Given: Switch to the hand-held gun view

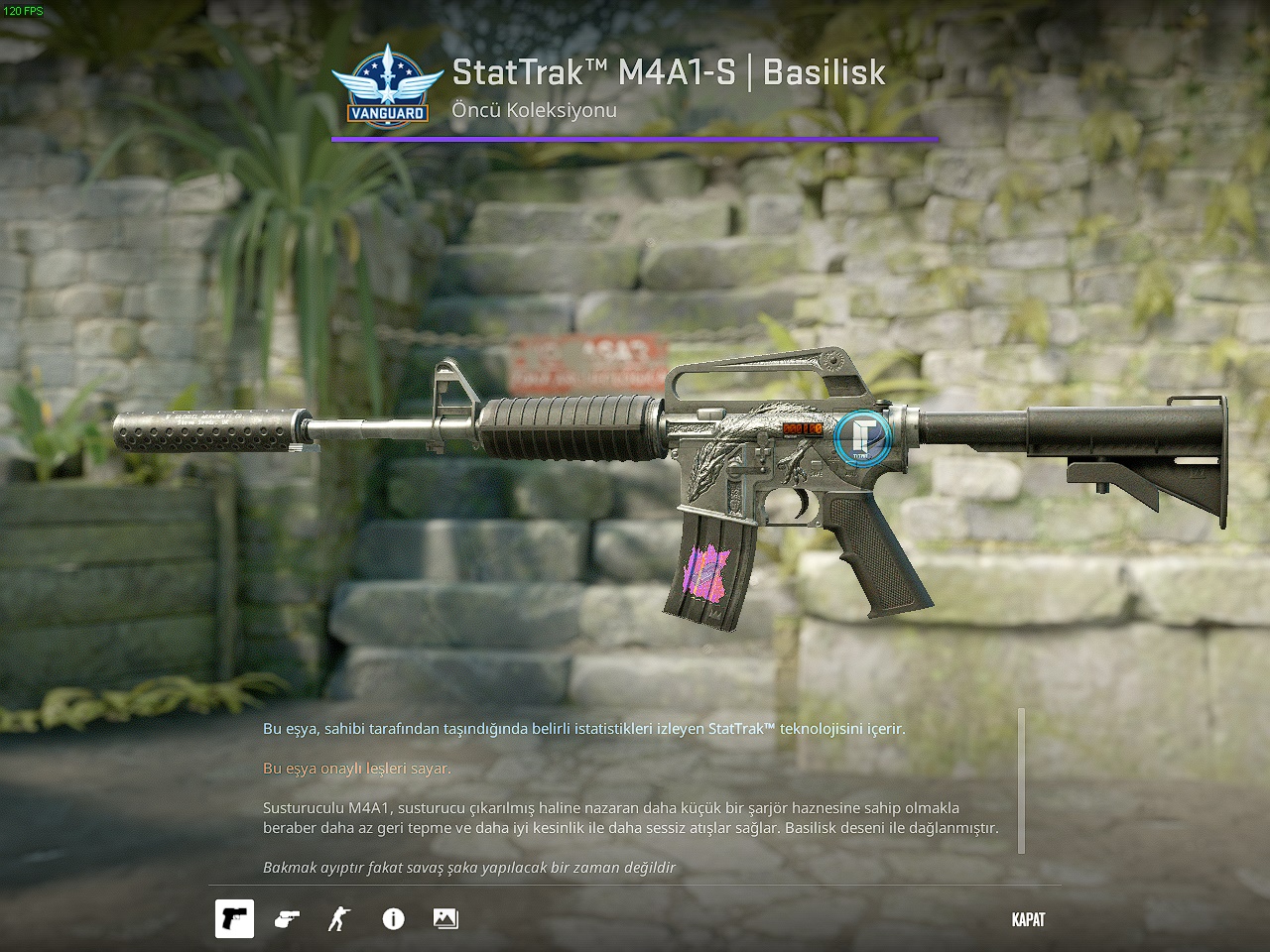Looking at the screenshot, I should pos(287,919).
